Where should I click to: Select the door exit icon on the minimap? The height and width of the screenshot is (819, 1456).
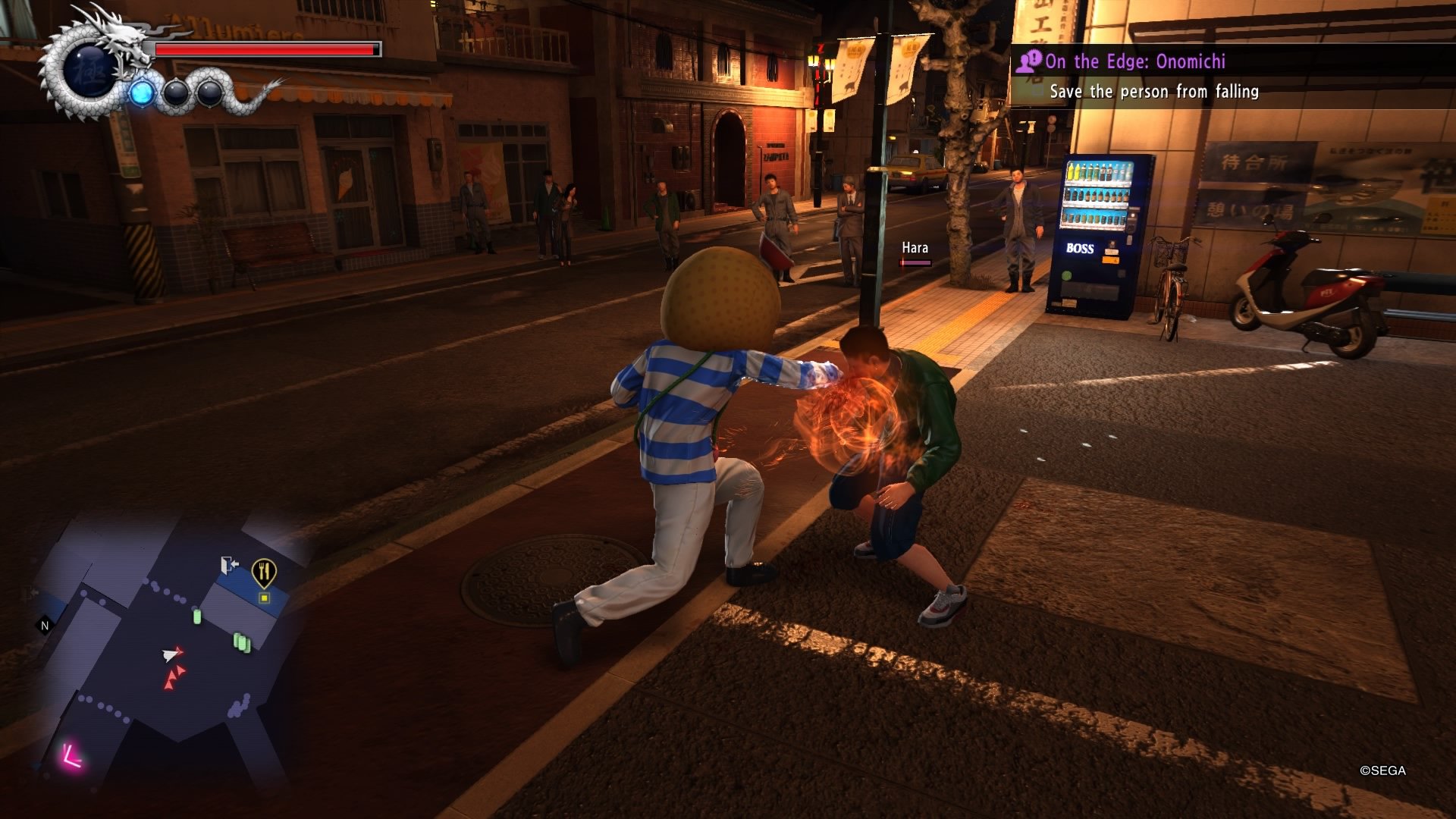(x=230, y=563)
